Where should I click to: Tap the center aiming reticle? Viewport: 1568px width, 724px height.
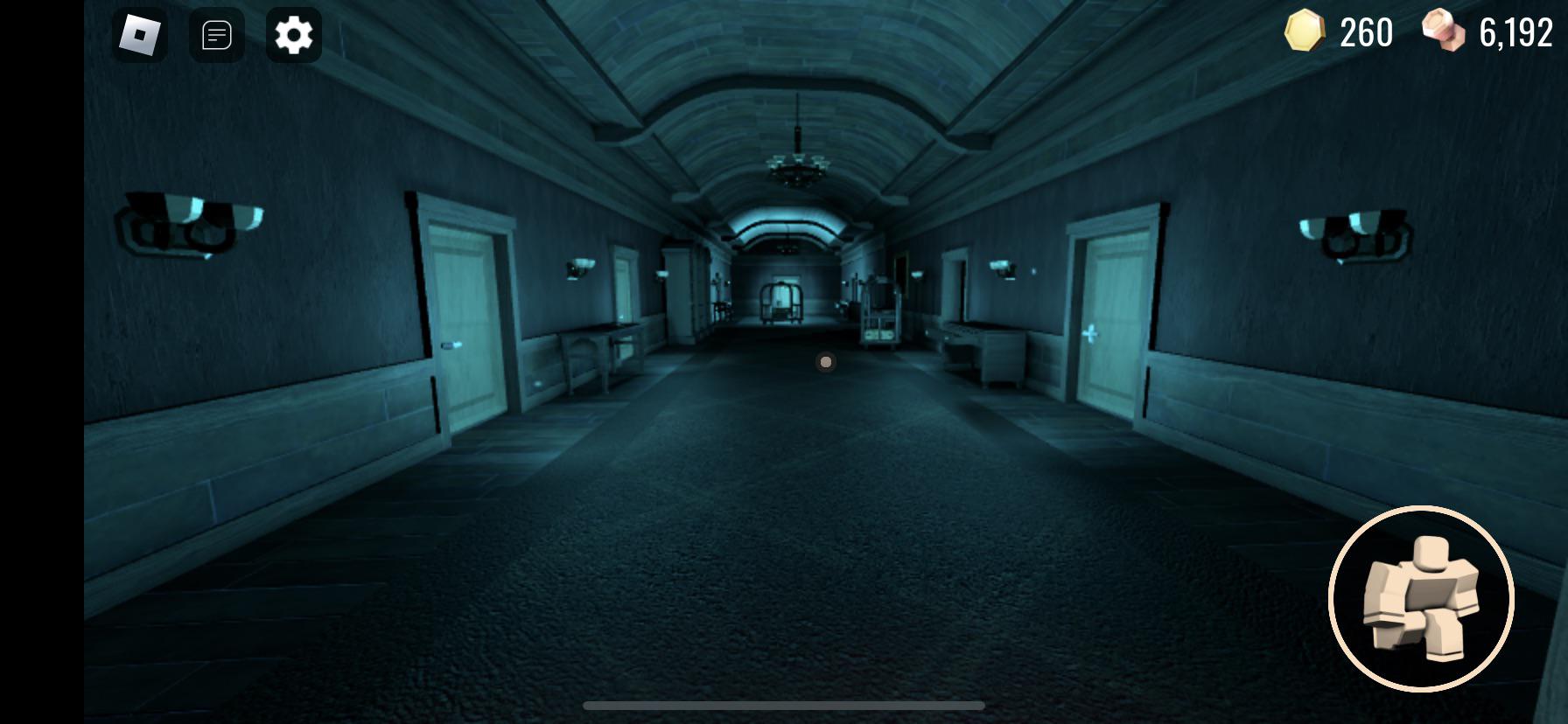pos(824,360)
